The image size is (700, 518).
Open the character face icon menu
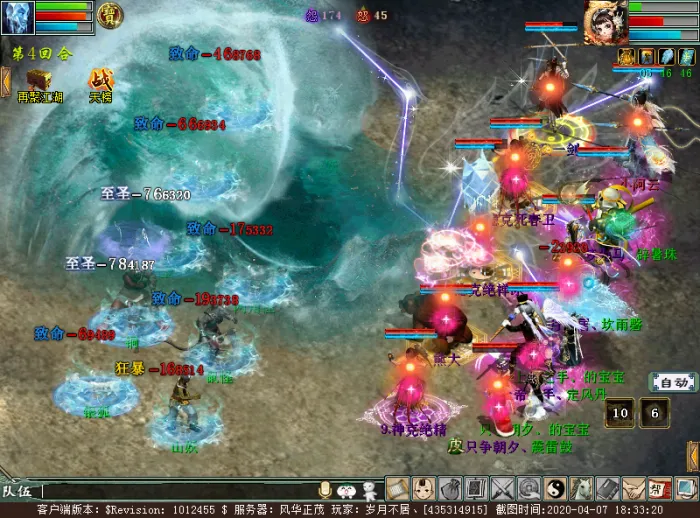423,489
